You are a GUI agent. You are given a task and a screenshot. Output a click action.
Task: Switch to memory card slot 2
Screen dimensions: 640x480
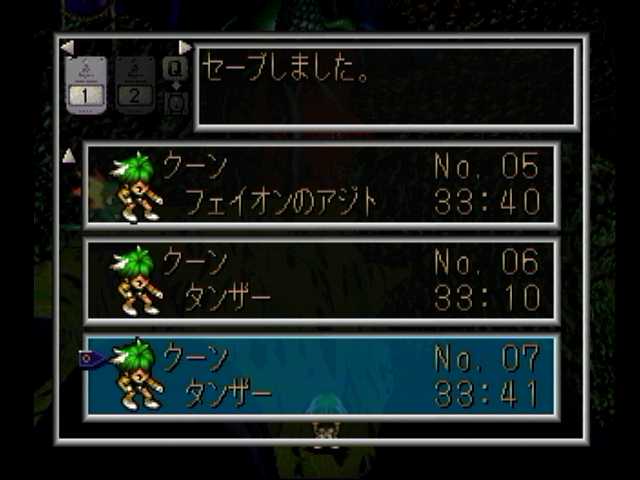pos(134,84)
